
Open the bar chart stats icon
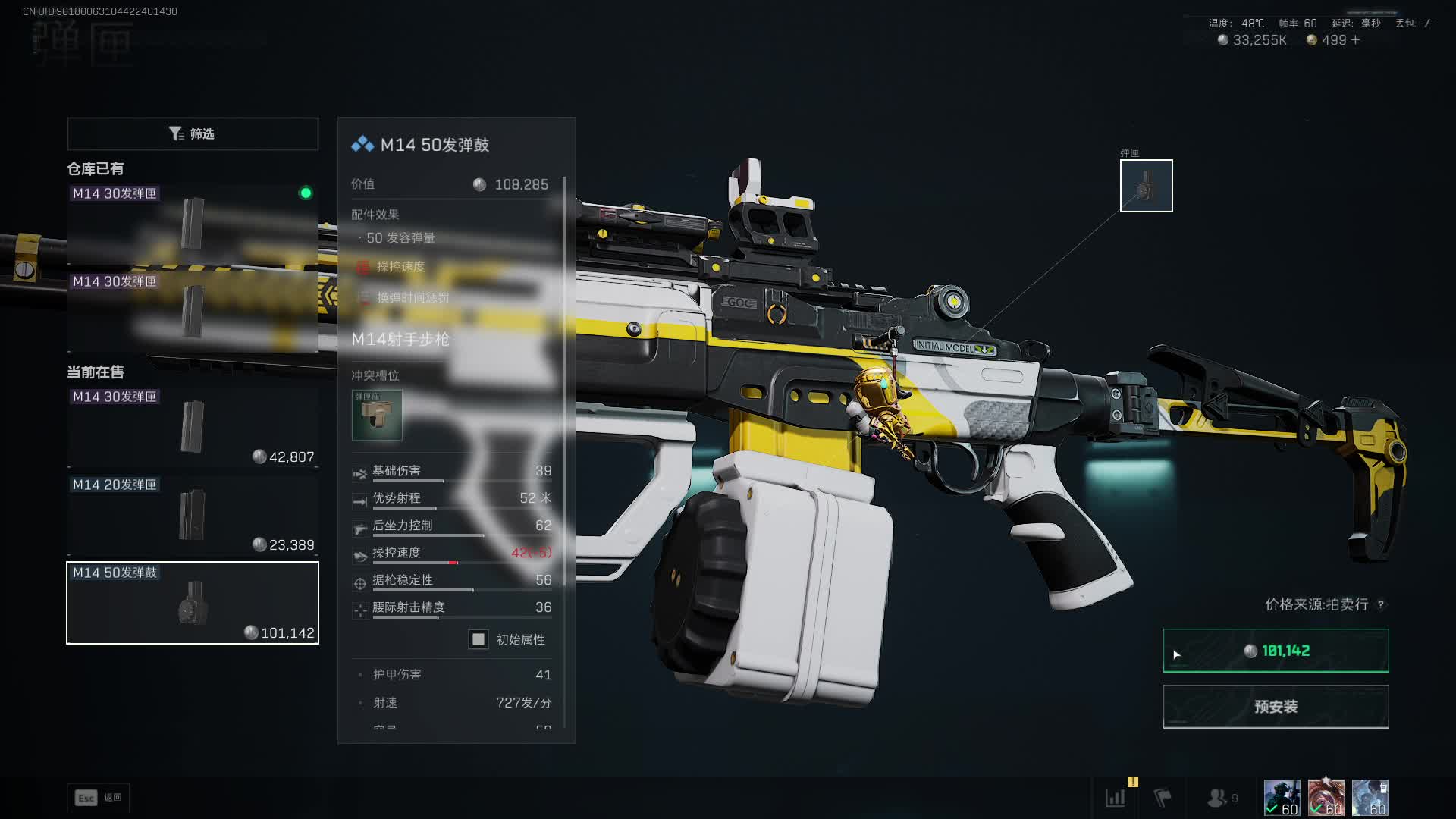point(1116,798)
